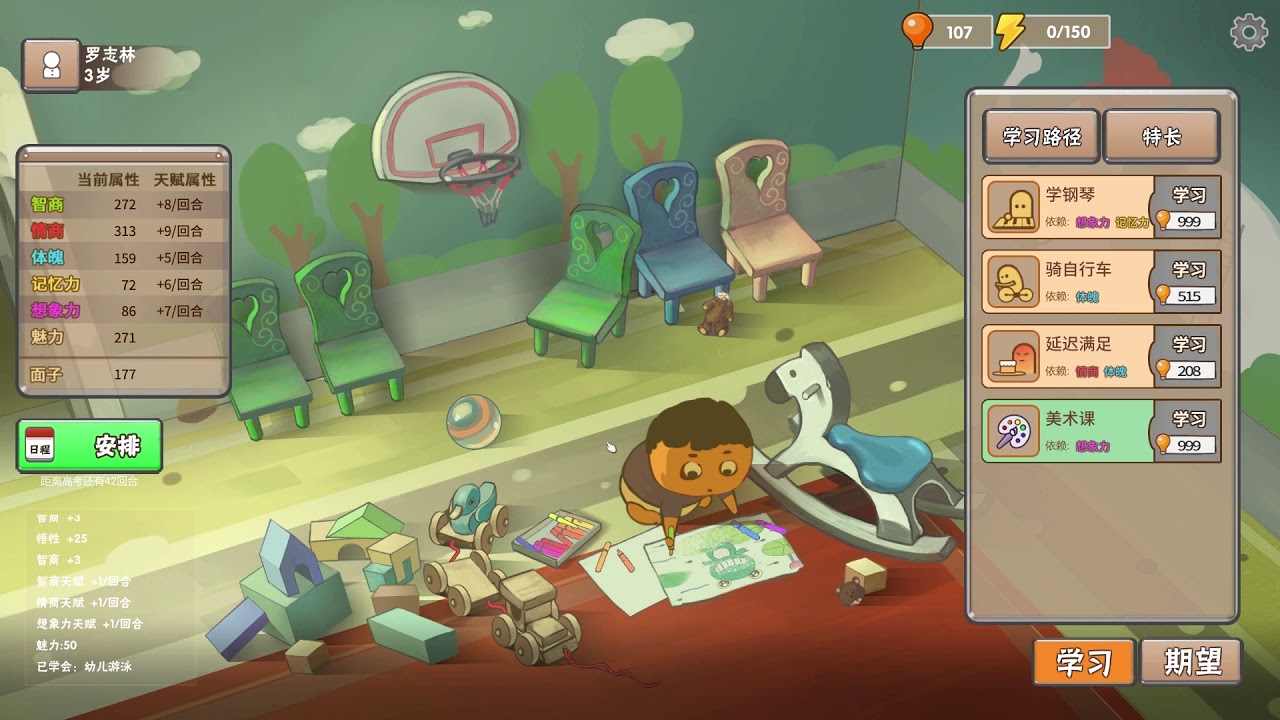Click the player portrait avatar

[51, 65]
